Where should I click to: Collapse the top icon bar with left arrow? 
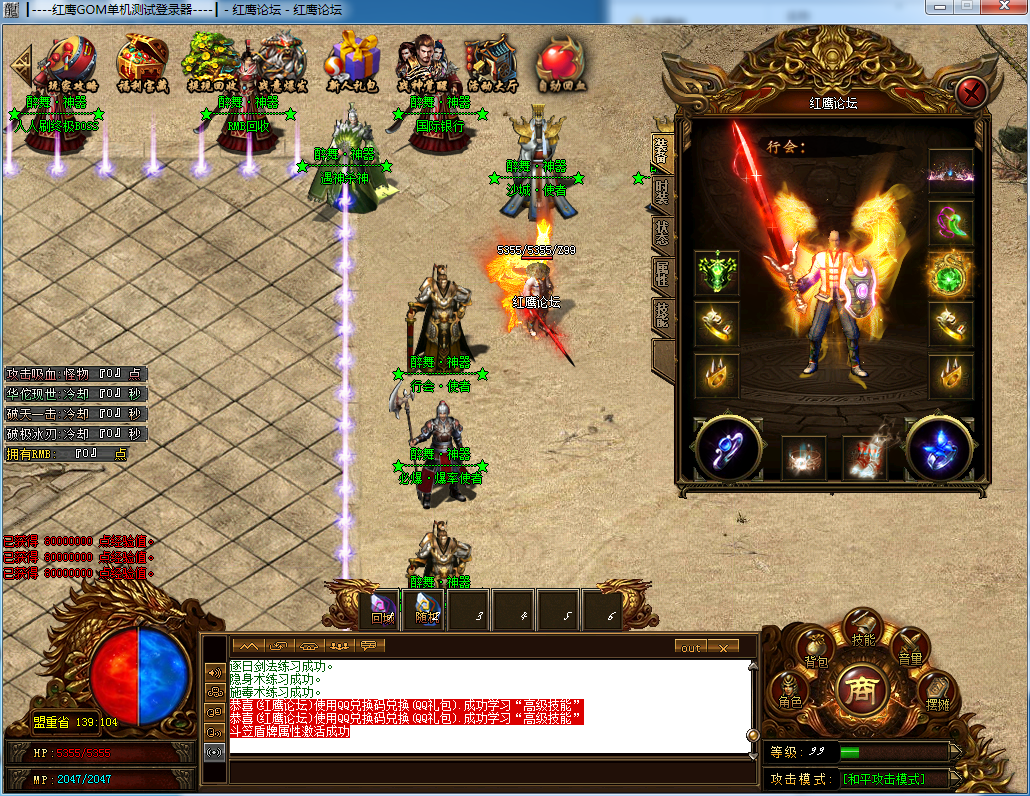[19, 65]
